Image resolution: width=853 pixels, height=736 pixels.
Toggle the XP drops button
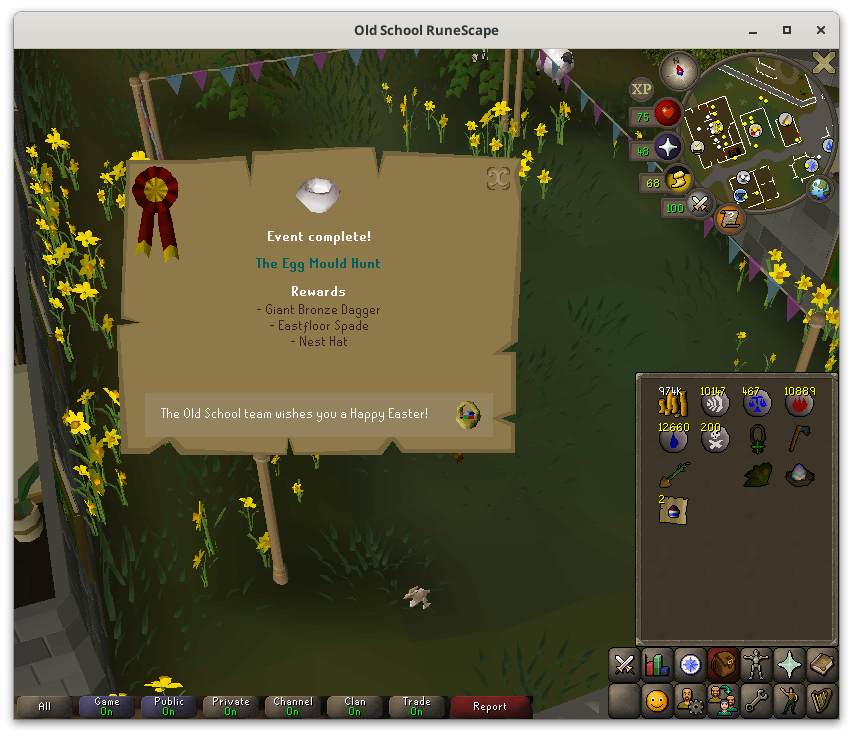point(641,90)
